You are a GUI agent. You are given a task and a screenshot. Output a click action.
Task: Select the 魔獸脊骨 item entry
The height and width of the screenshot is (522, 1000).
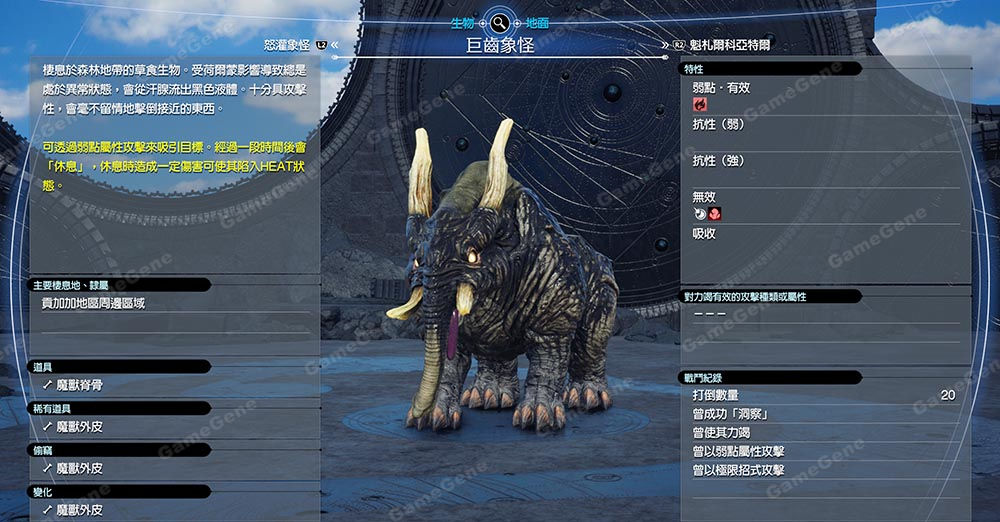(79, 385)
